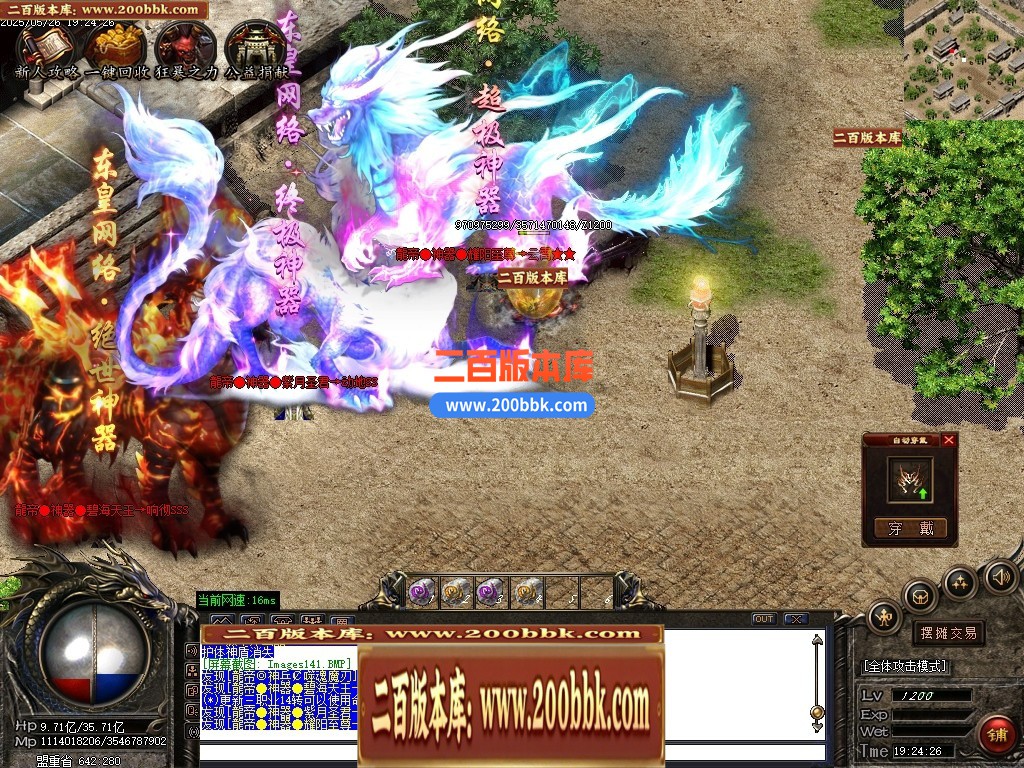Open the character figure round button

[x=885, y=617]
